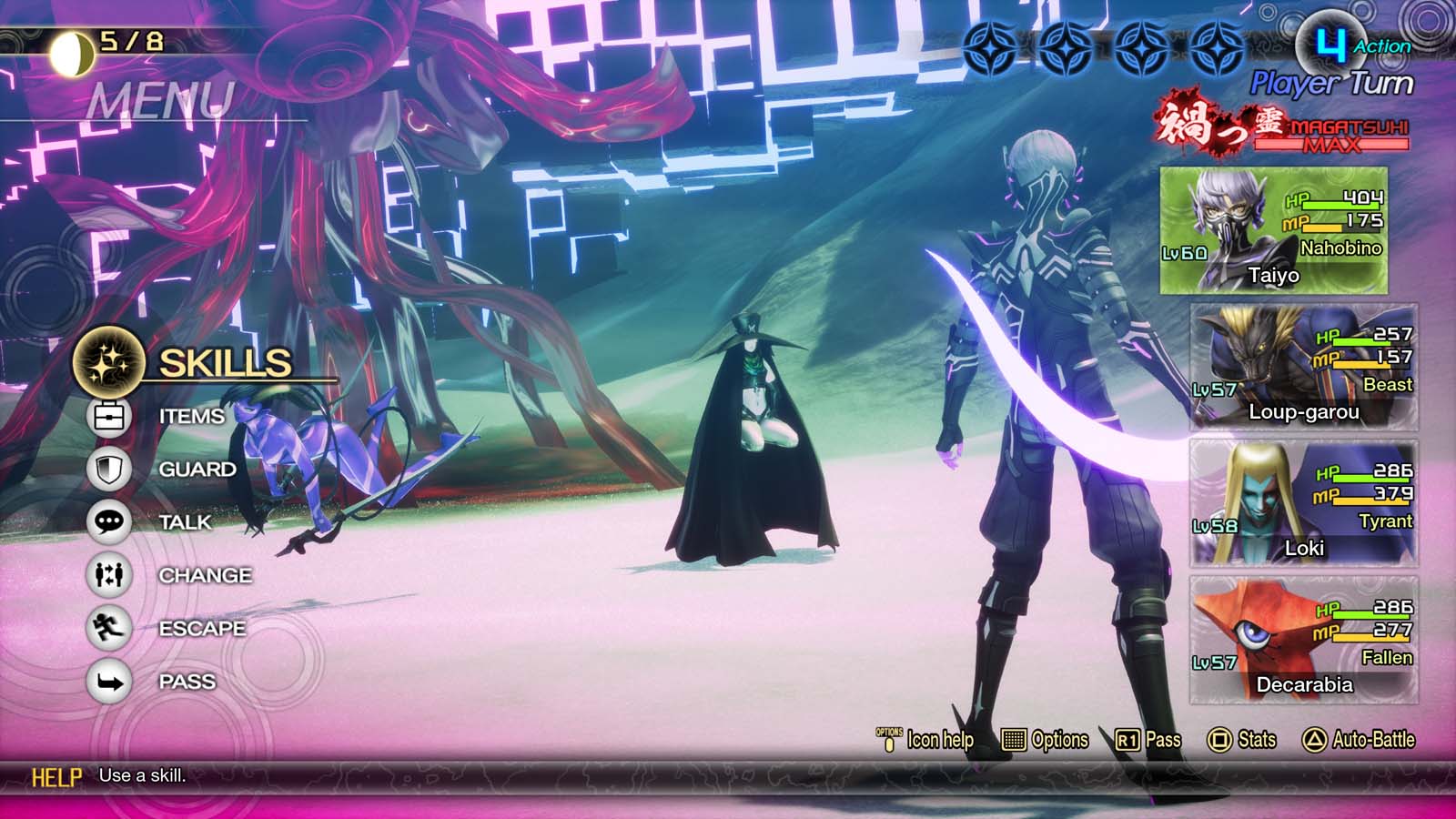Screen dimensions: 1456x819
Task: Enable Stats view
Action: [1247, 740]
